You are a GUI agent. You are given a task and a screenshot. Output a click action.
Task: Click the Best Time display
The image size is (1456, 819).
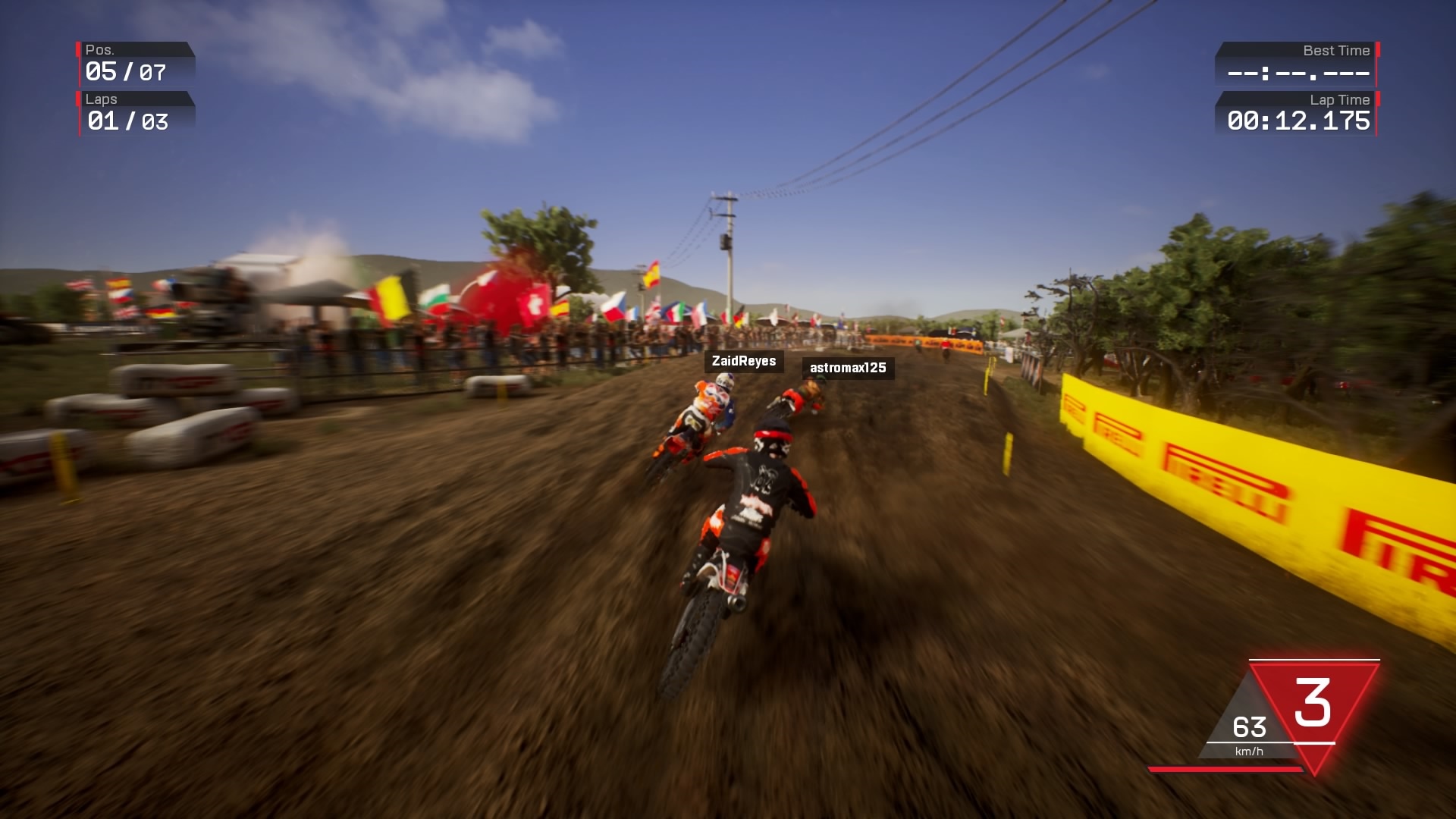[x=1297, y=72]
